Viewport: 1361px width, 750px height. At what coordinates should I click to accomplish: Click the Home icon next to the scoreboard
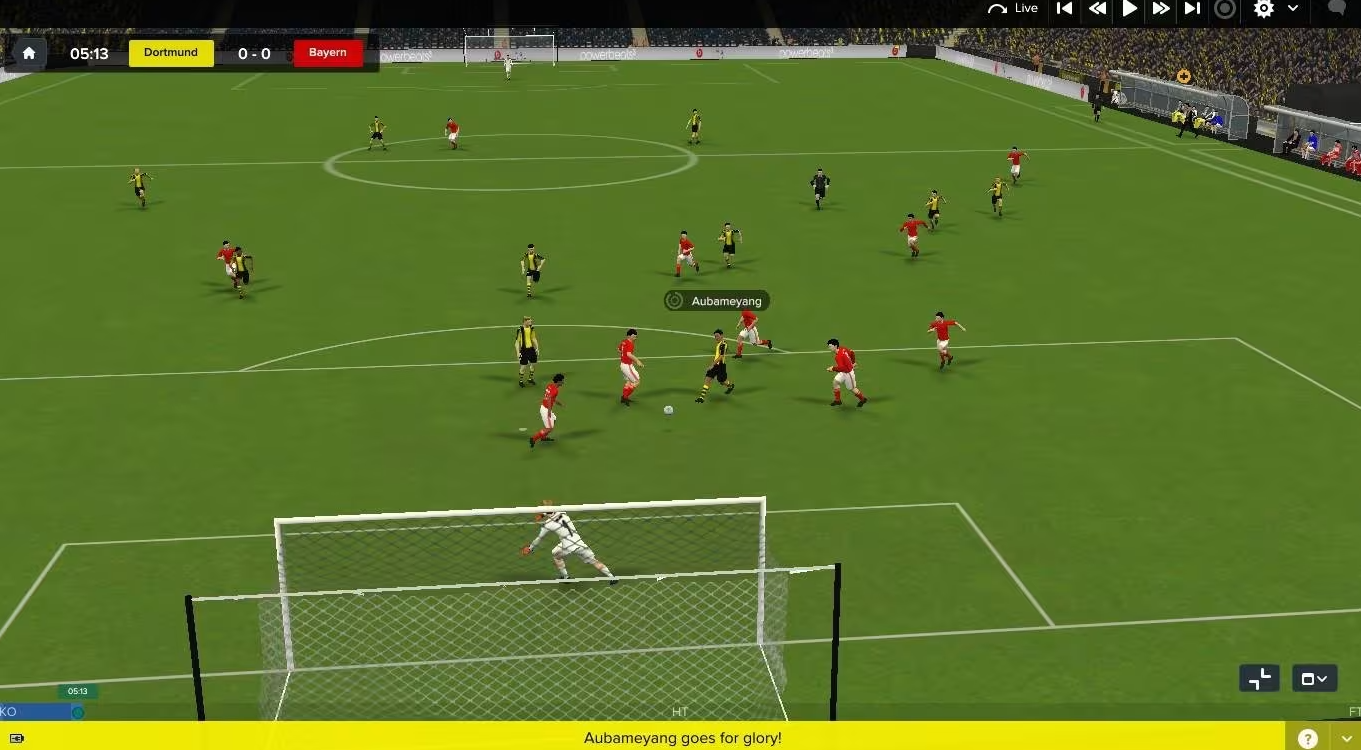pyautogui.click(x=28, y=52)
